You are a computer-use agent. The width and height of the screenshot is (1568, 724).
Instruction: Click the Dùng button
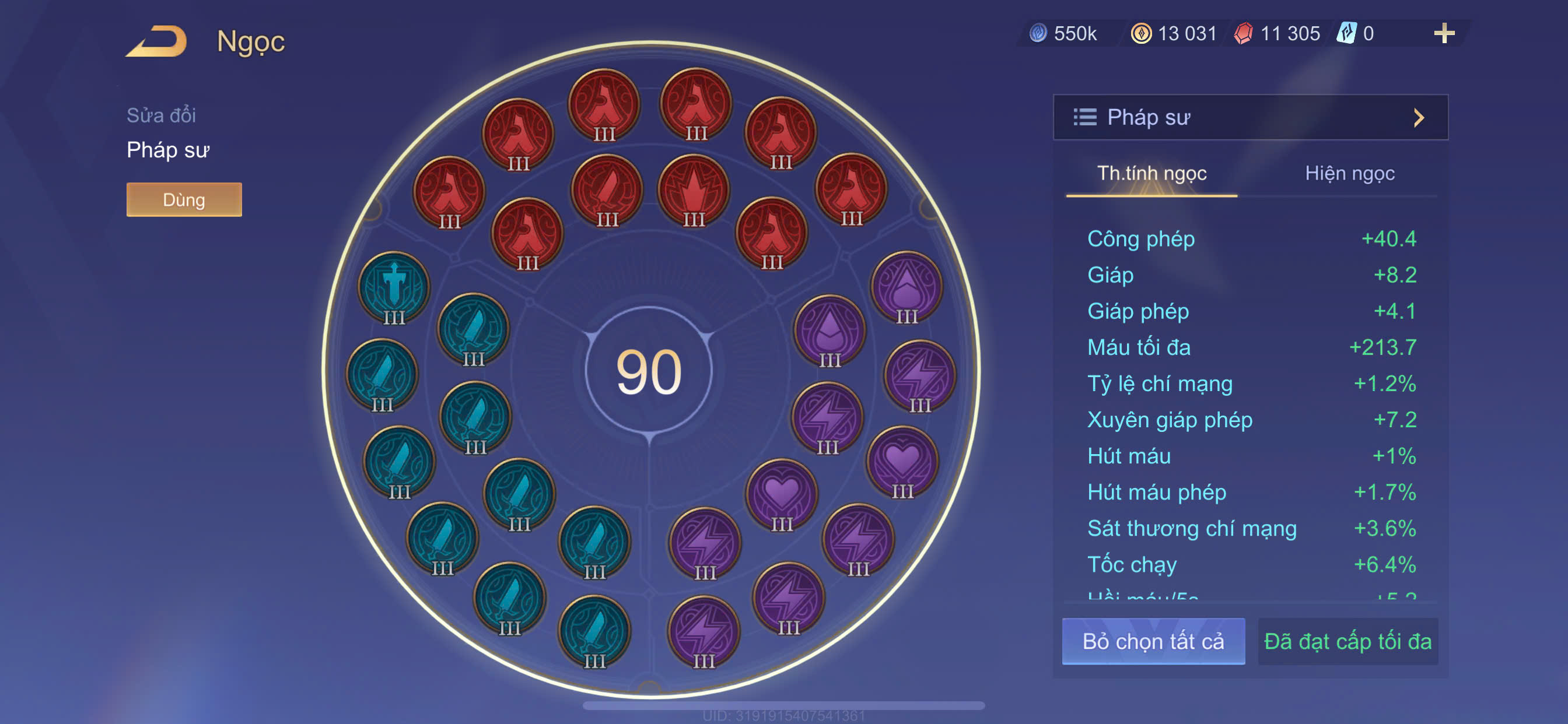(184, 199)
